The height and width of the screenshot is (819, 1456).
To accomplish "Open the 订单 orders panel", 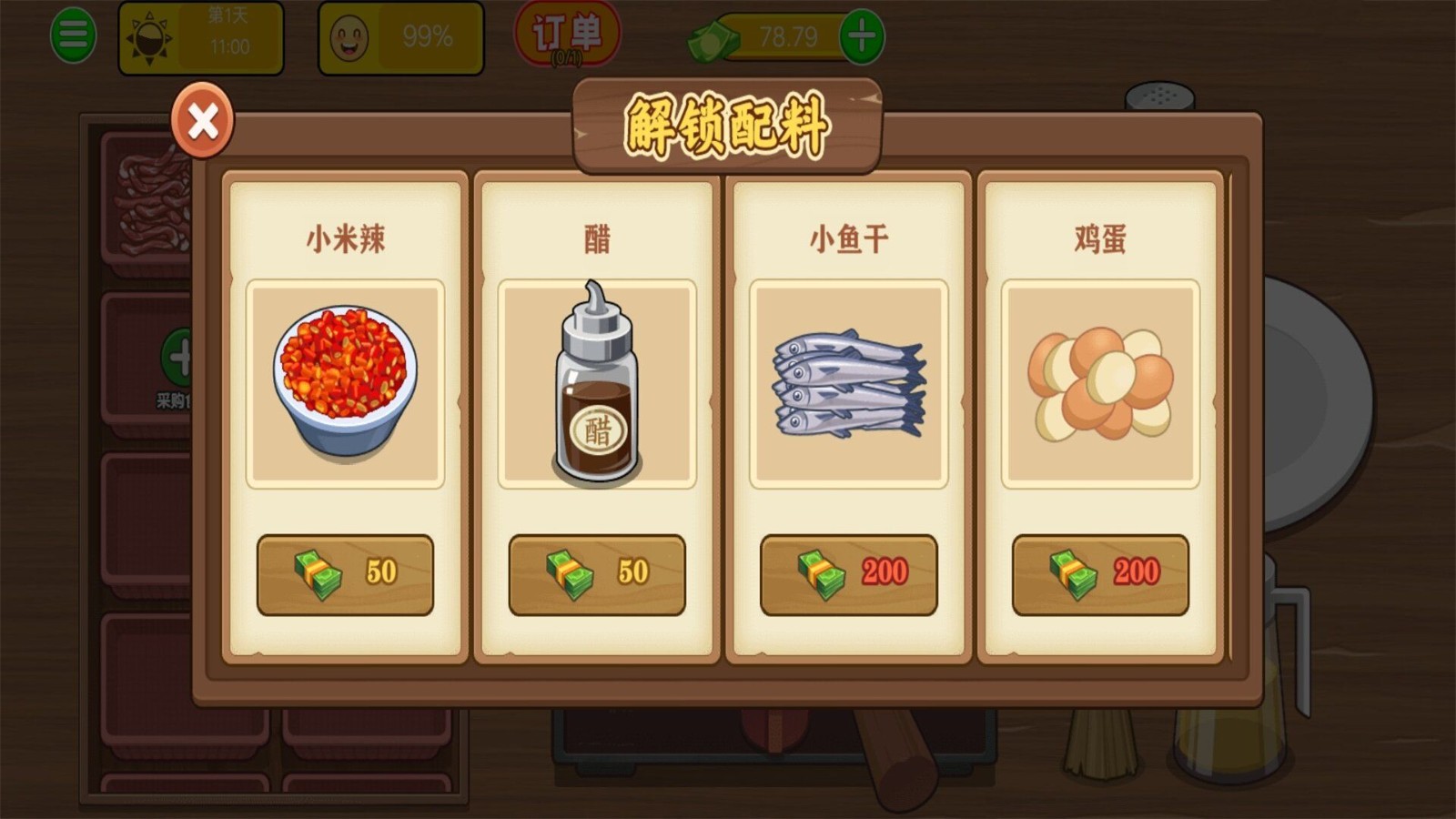I will point(566,33).
